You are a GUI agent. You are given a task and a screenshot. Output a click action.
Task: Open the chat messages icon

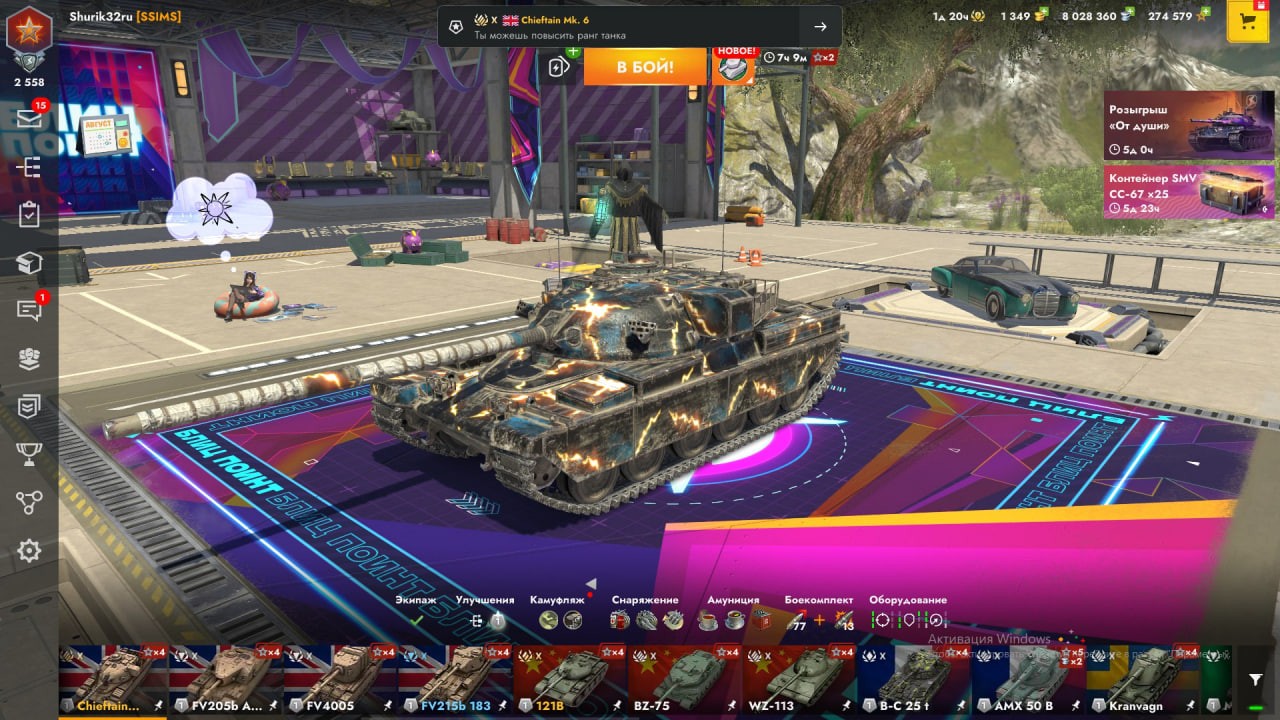(29, 310)
